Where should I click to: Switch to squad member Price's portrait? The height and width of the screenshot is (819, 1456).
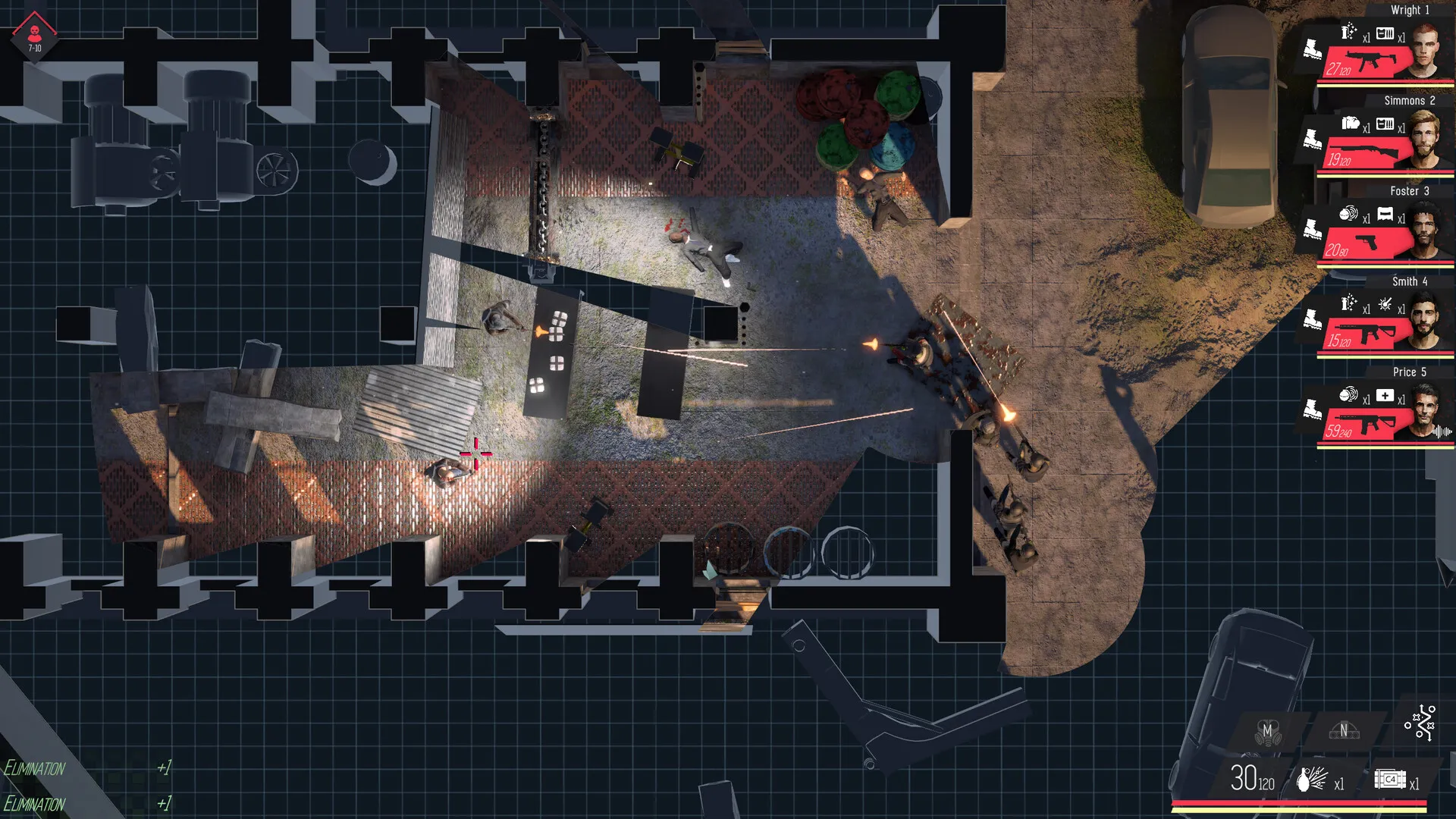(x=1426, y=413)
